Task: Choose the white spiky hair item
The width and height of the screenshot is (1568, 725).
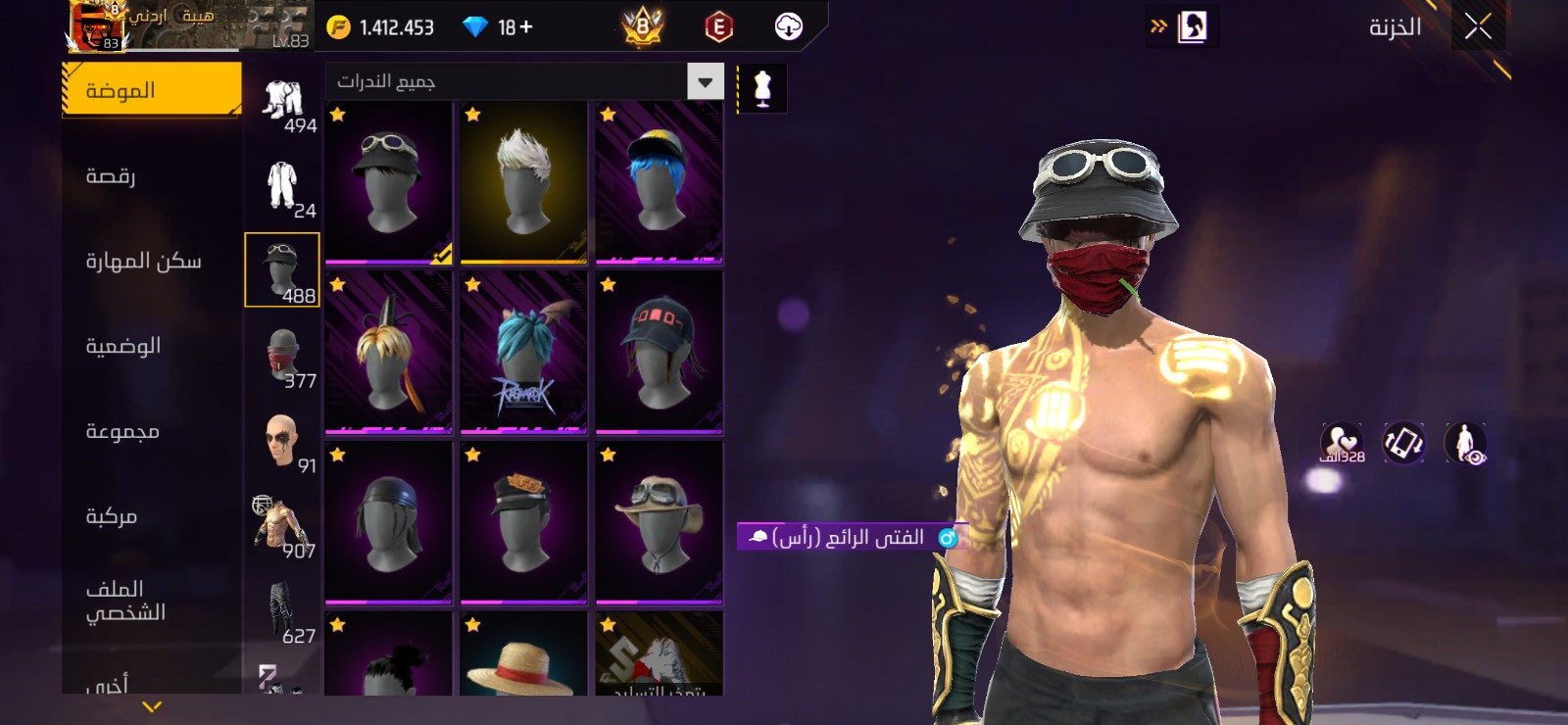Action: (x=523, y=182)
